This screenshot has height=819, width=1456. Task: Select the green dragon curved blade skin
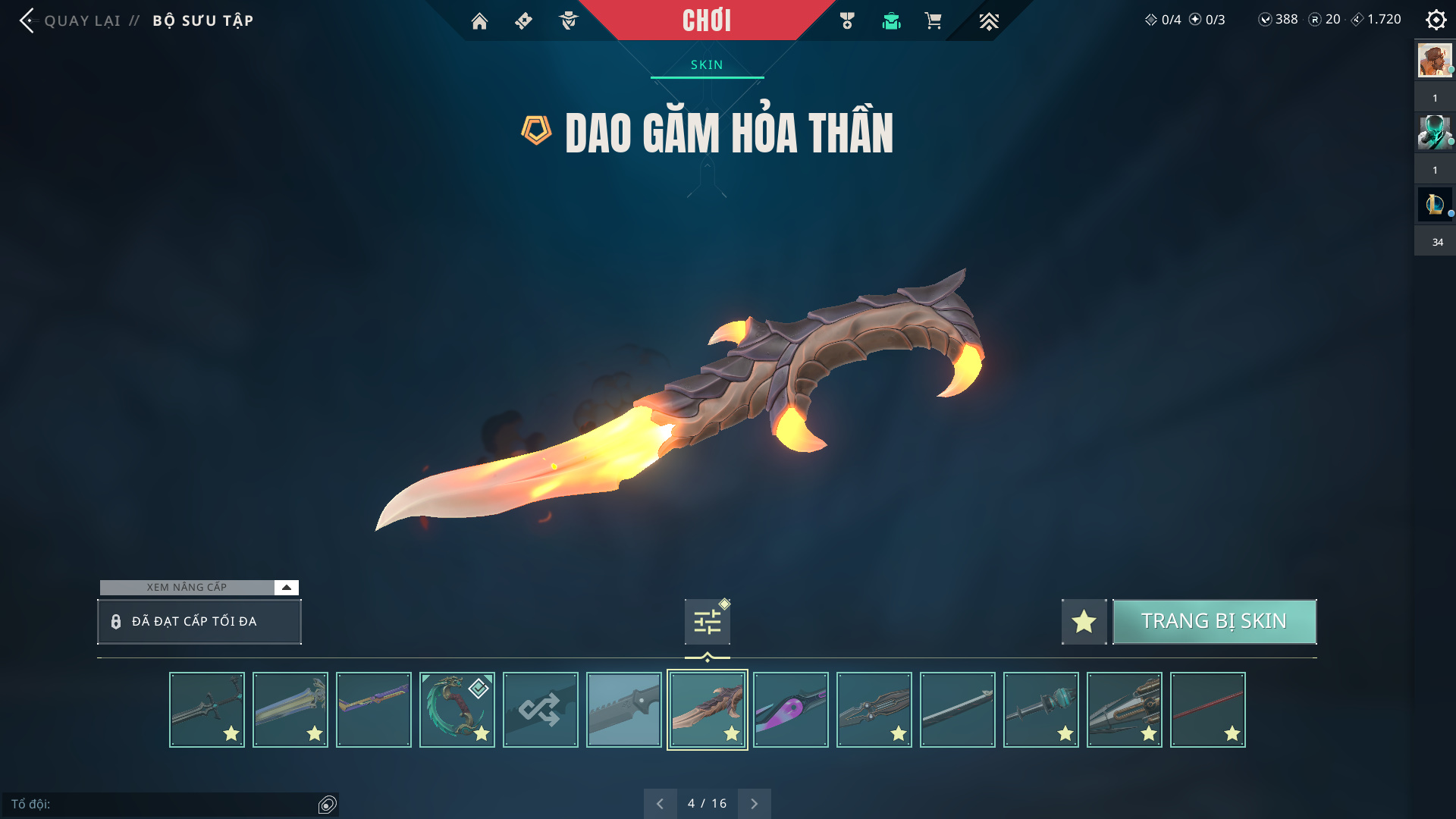(x=457, y=710)
